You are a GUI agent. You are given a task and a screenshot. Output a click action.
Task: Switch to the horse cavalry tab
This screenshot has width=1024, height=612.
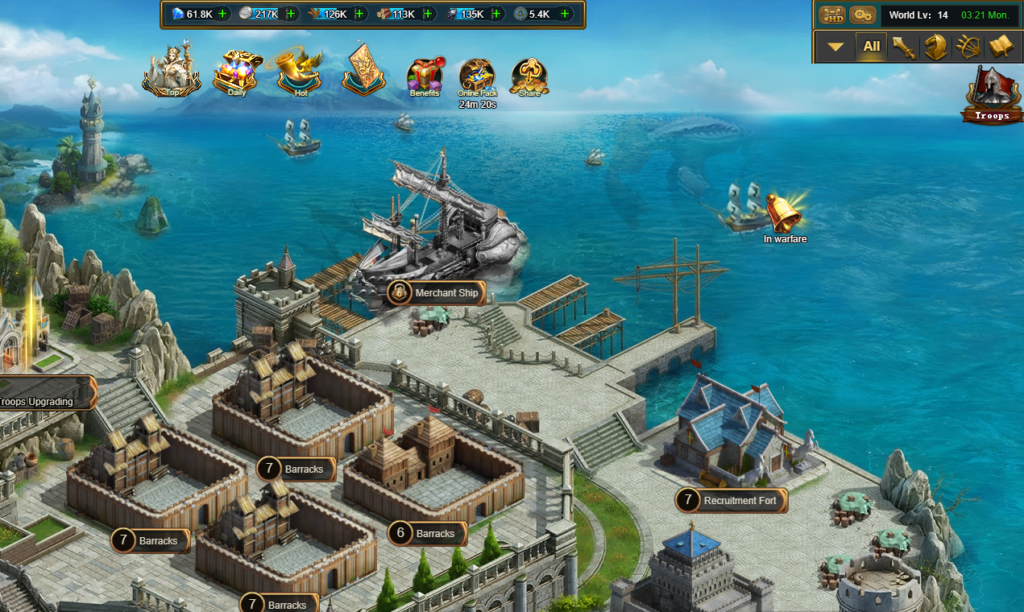point(936,47)
